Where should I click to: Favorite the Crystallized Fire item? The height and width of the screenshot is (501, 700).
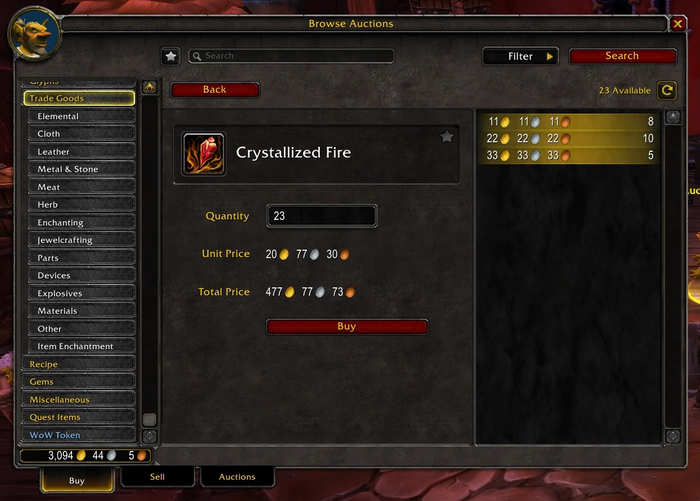click(x=447, y=137)
